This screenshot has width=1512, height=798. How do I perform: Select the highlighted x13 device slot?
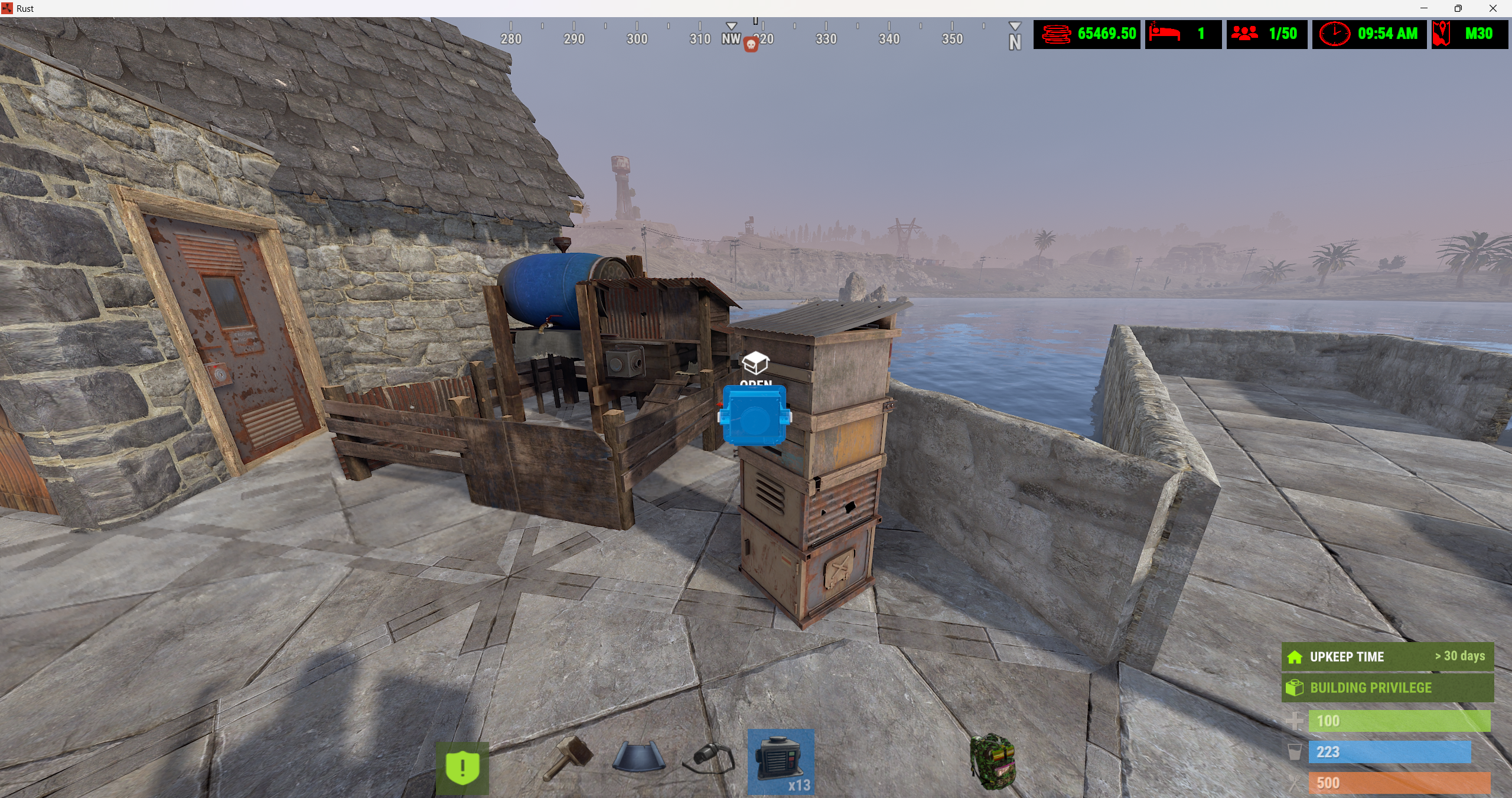point(781,762)
